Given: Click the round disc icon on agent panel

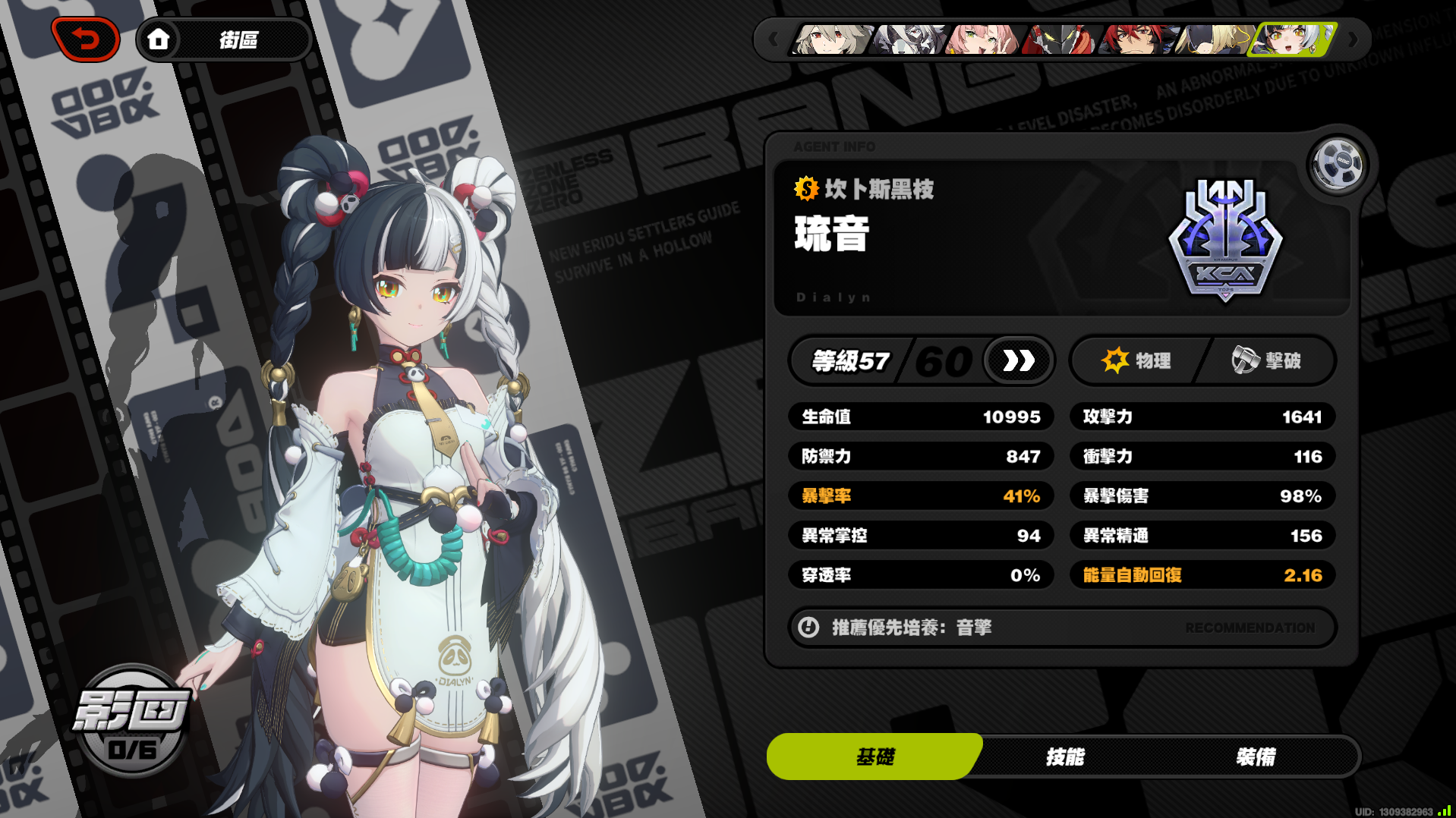Looking at the screenshot, I should (x=1338, y=163).
